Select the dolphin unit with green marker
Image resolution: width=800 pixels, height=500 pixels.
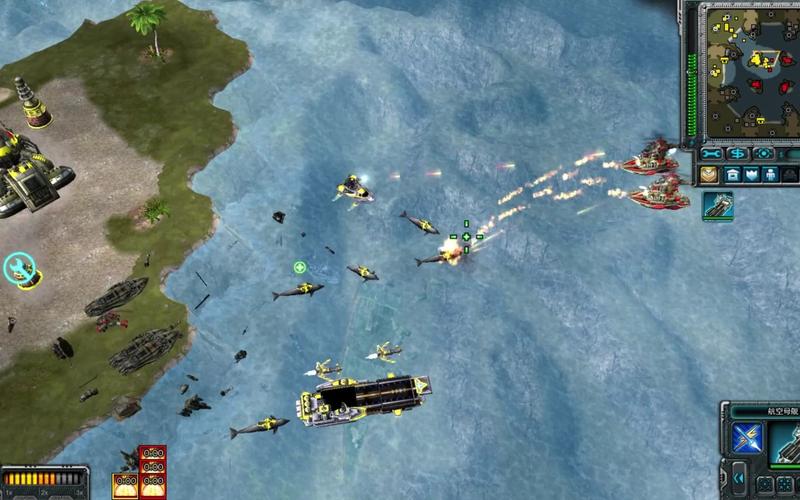(x=298, y=290)
